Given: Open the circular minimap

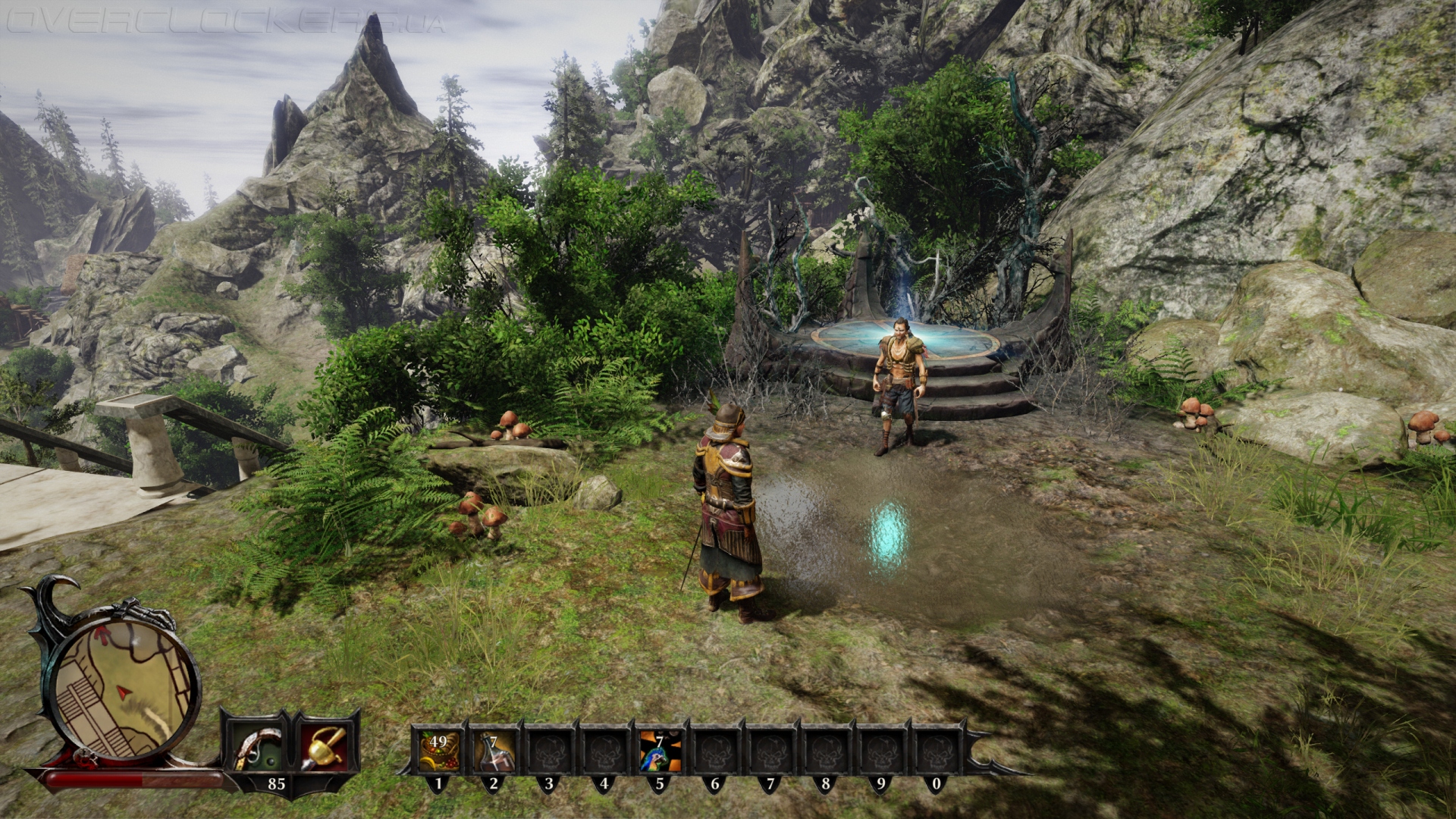Looking at the screenshot, I should tap(121, 686).
